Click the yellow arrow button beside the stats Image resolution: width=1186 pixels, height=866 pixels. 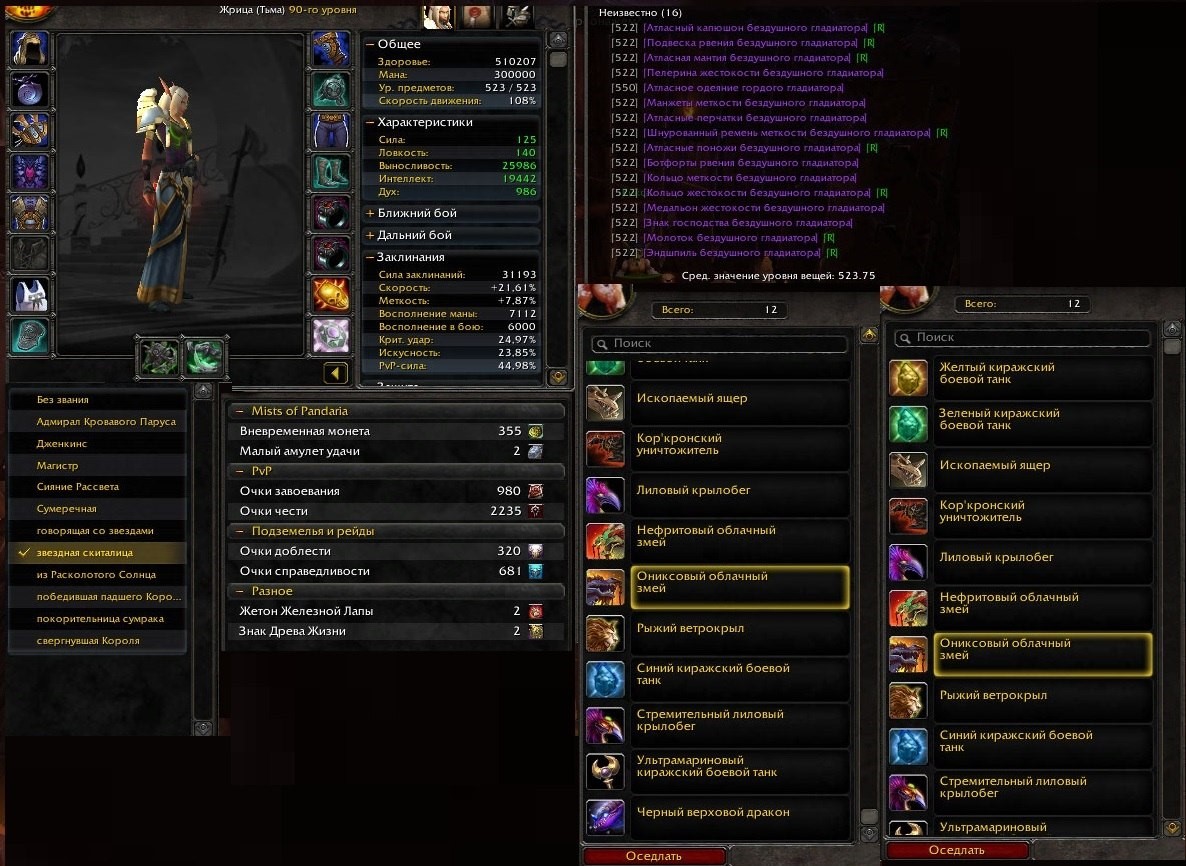335,373
